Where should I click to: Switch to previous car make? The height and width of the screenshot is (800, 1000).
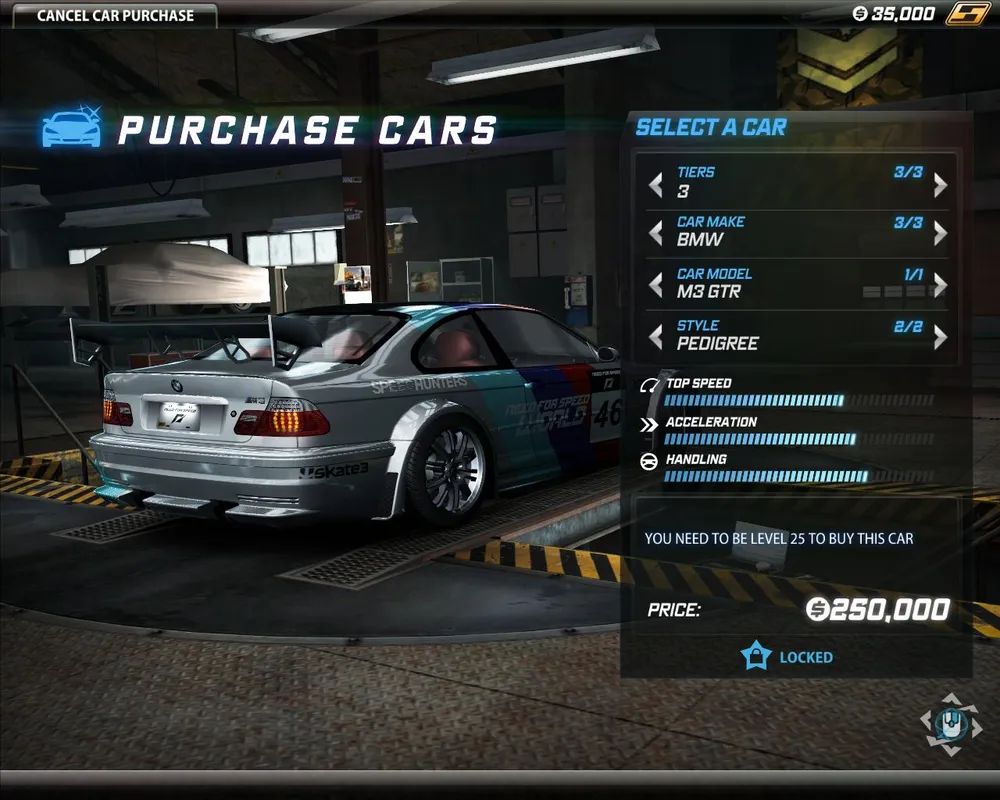click(x=656, y=234)
